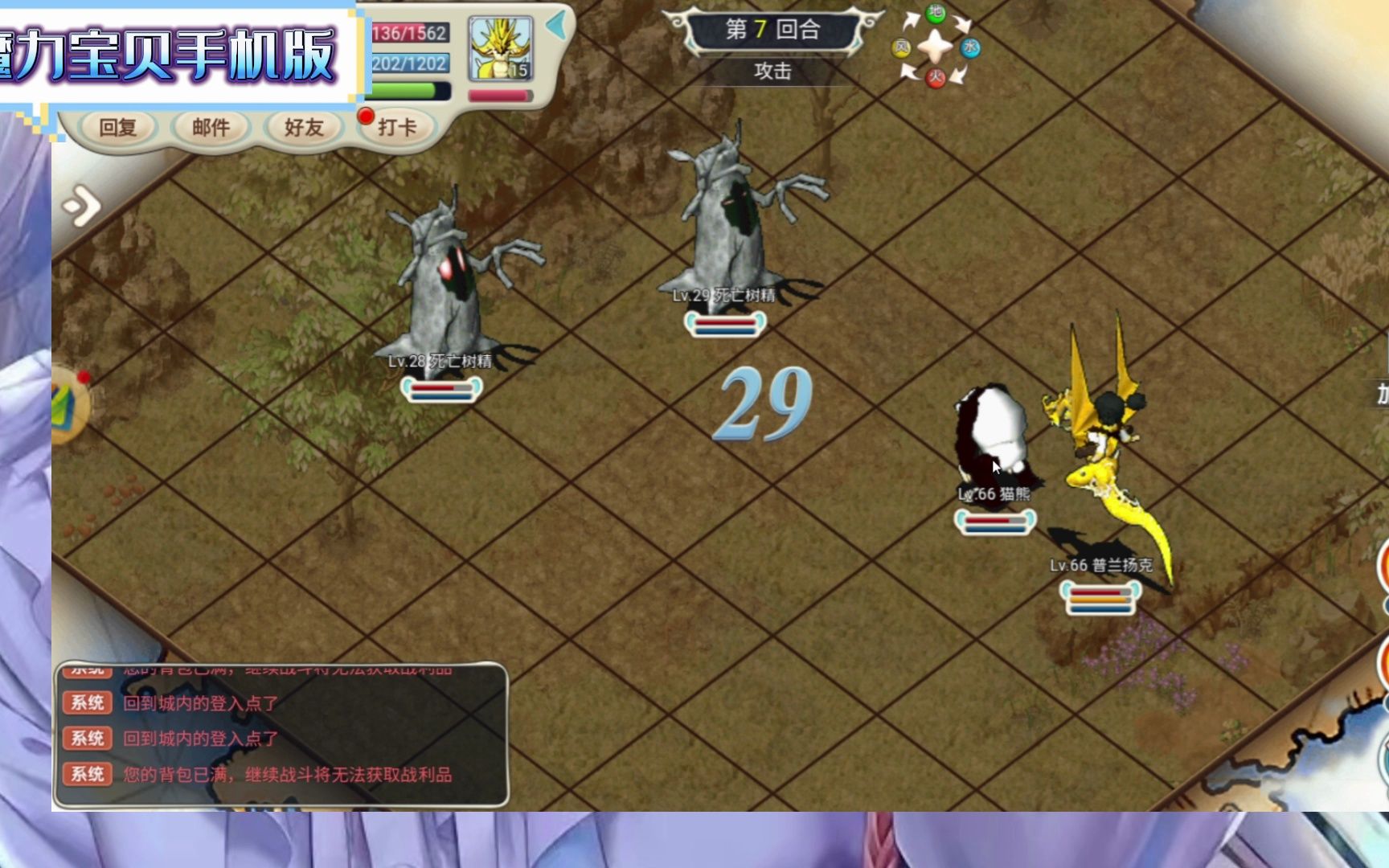Click the green 地 earth element orb
Image resolution: width=1389 pixels, height=868 pixels.
point(936,13)
